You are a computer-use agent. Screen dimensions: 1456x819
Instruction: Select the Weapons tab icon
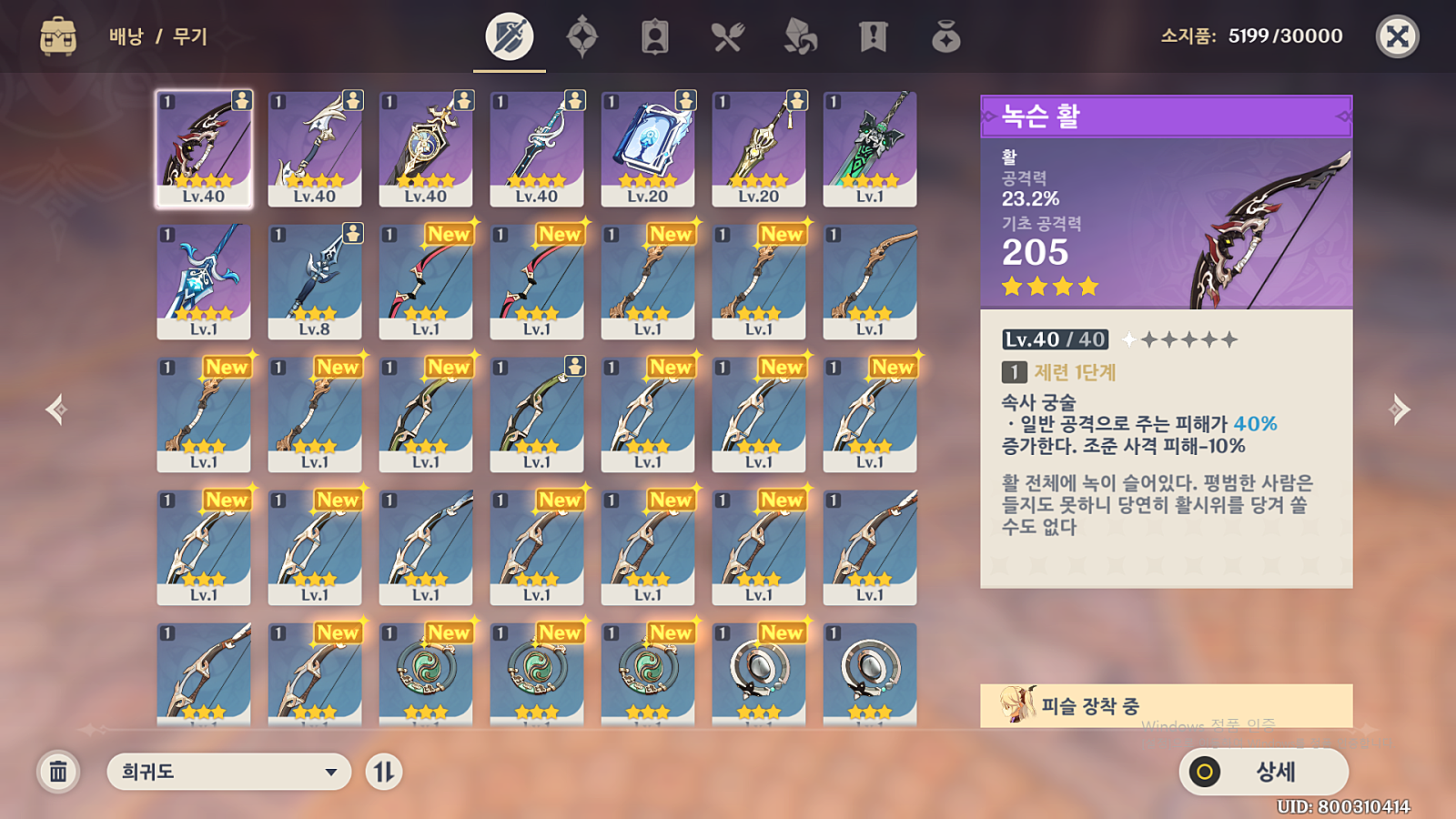click(510, 37)
